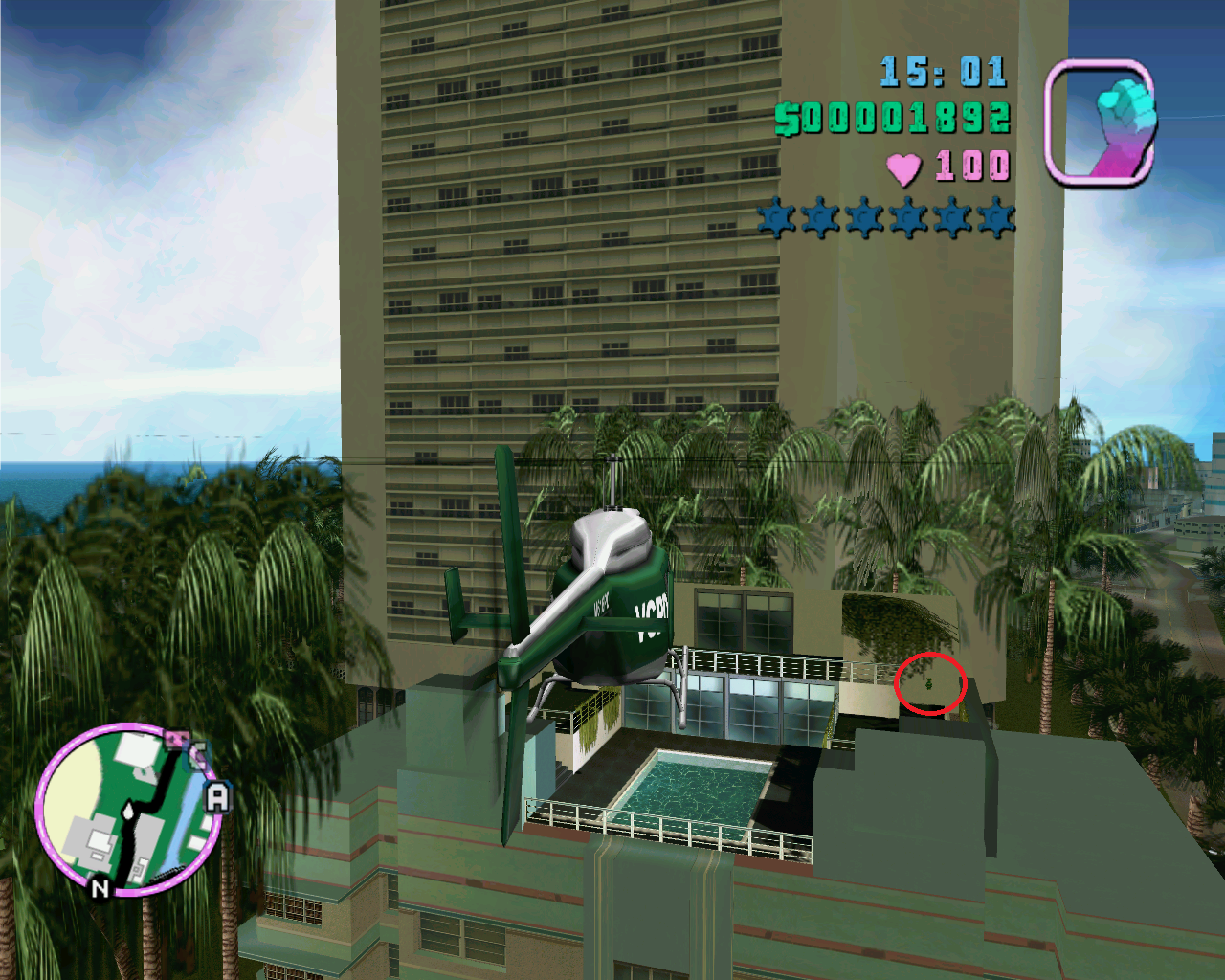Select the pink cassette blip on radar
This screenshot has height=980, width=1225.
pyautogui.click(x=175, y=740)
